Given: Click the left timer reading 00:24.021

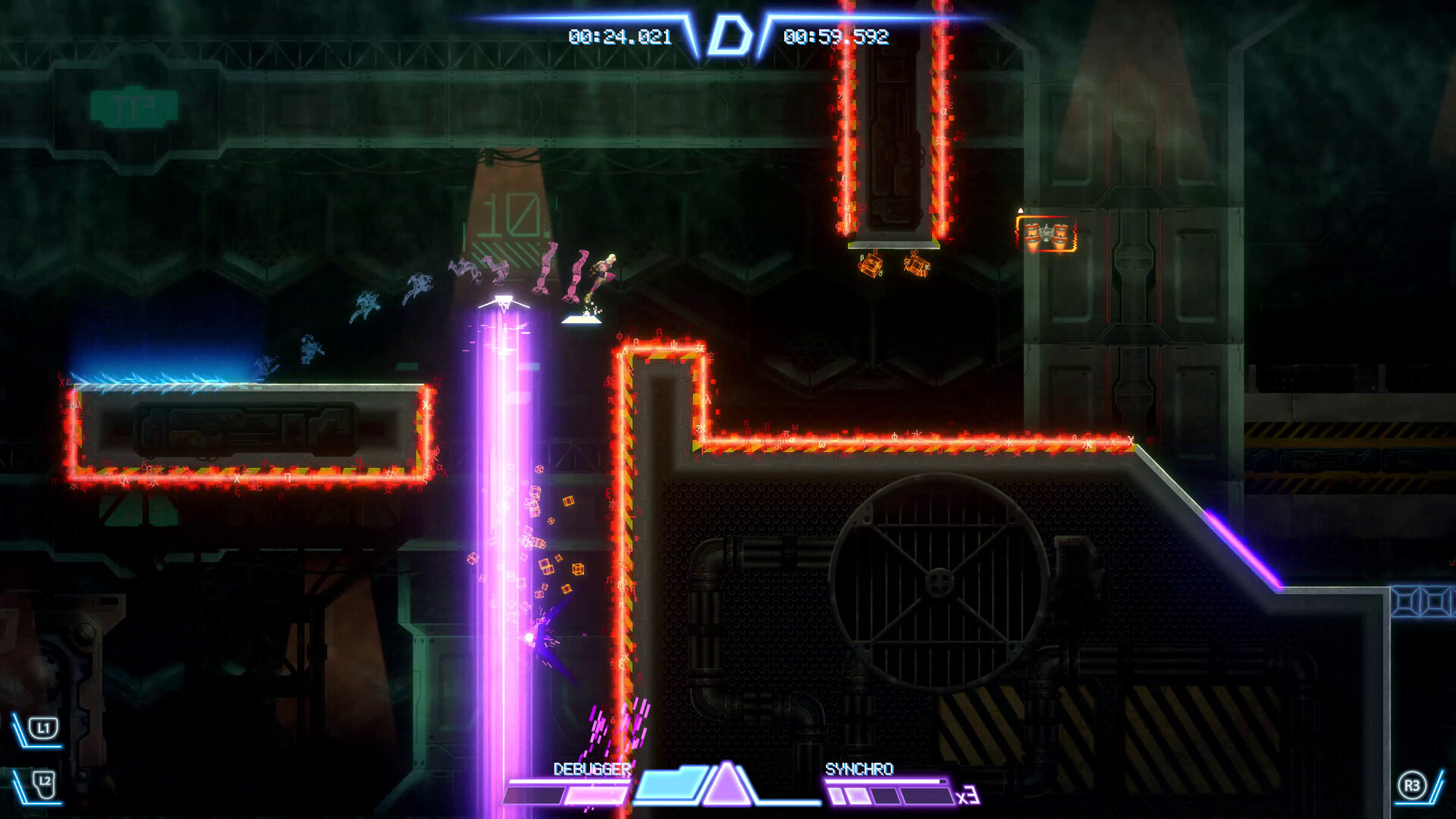Looking at the screenshot, I should 619,33.
